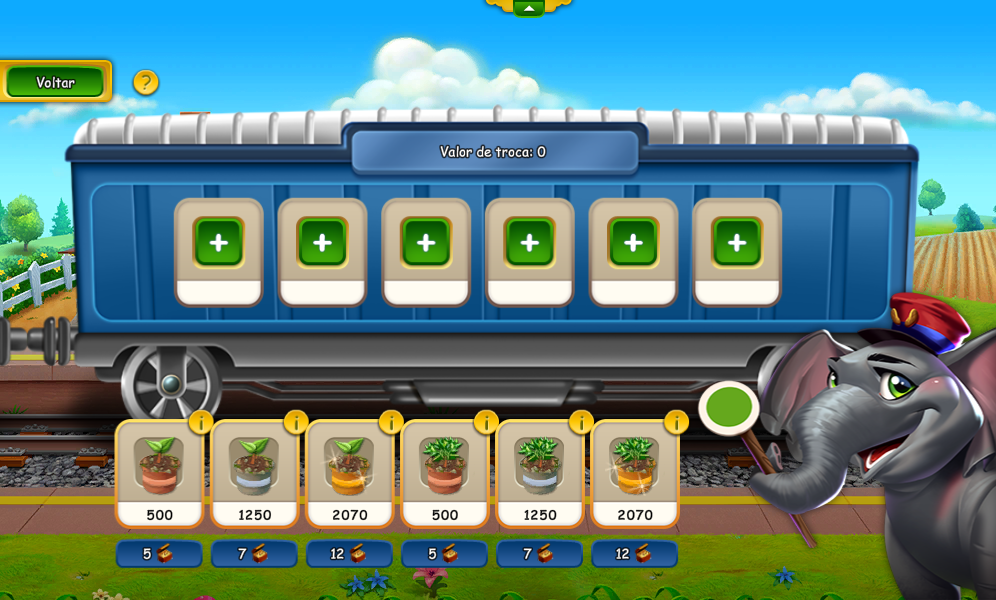Screen dimensions: 996x600
Task: Click the green arrow tab at top
Action: click(x=528, y=7)
